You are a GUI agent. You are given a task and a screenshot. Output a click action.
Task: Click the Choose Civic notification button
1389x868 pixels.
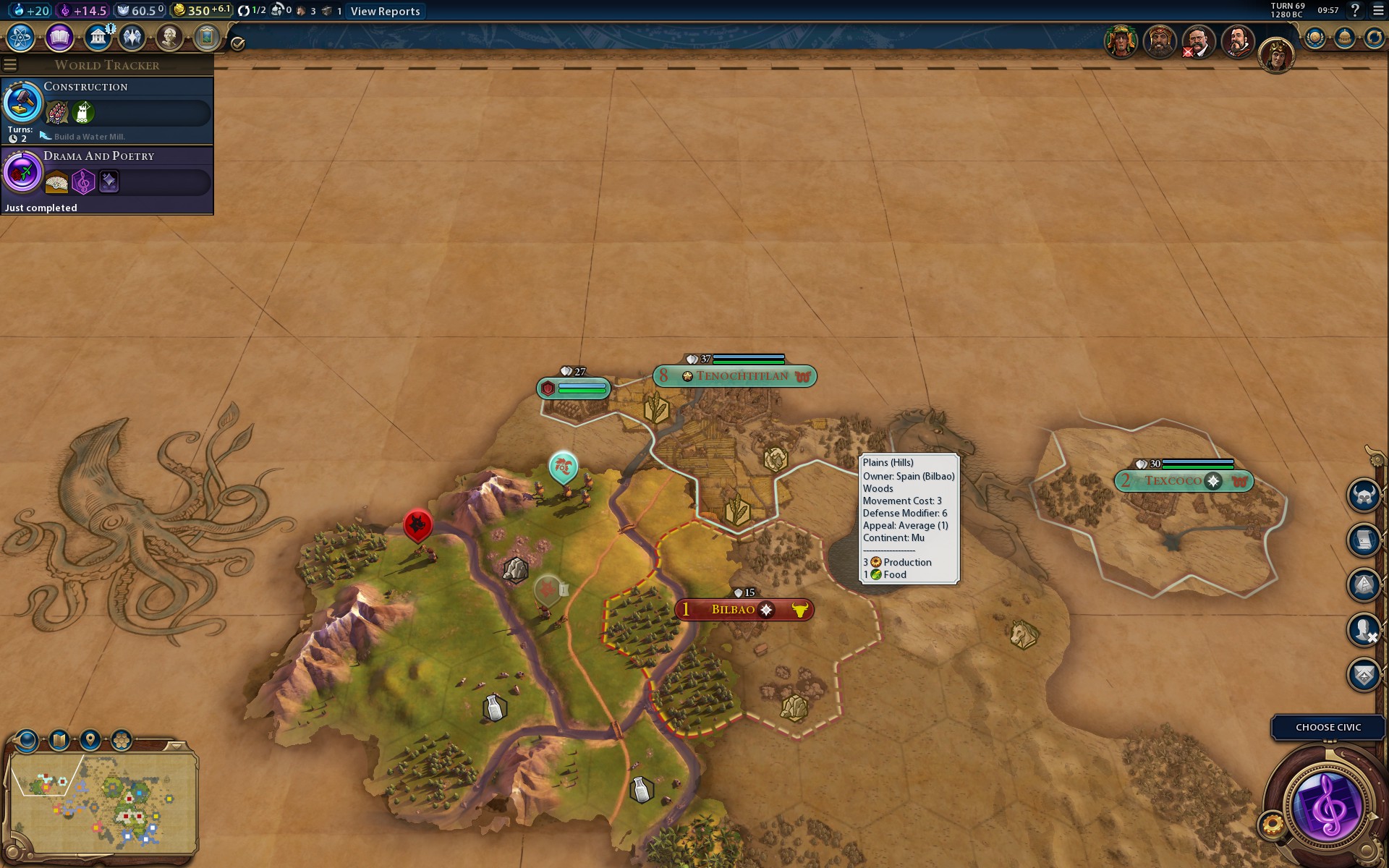tap(1328, 727)
